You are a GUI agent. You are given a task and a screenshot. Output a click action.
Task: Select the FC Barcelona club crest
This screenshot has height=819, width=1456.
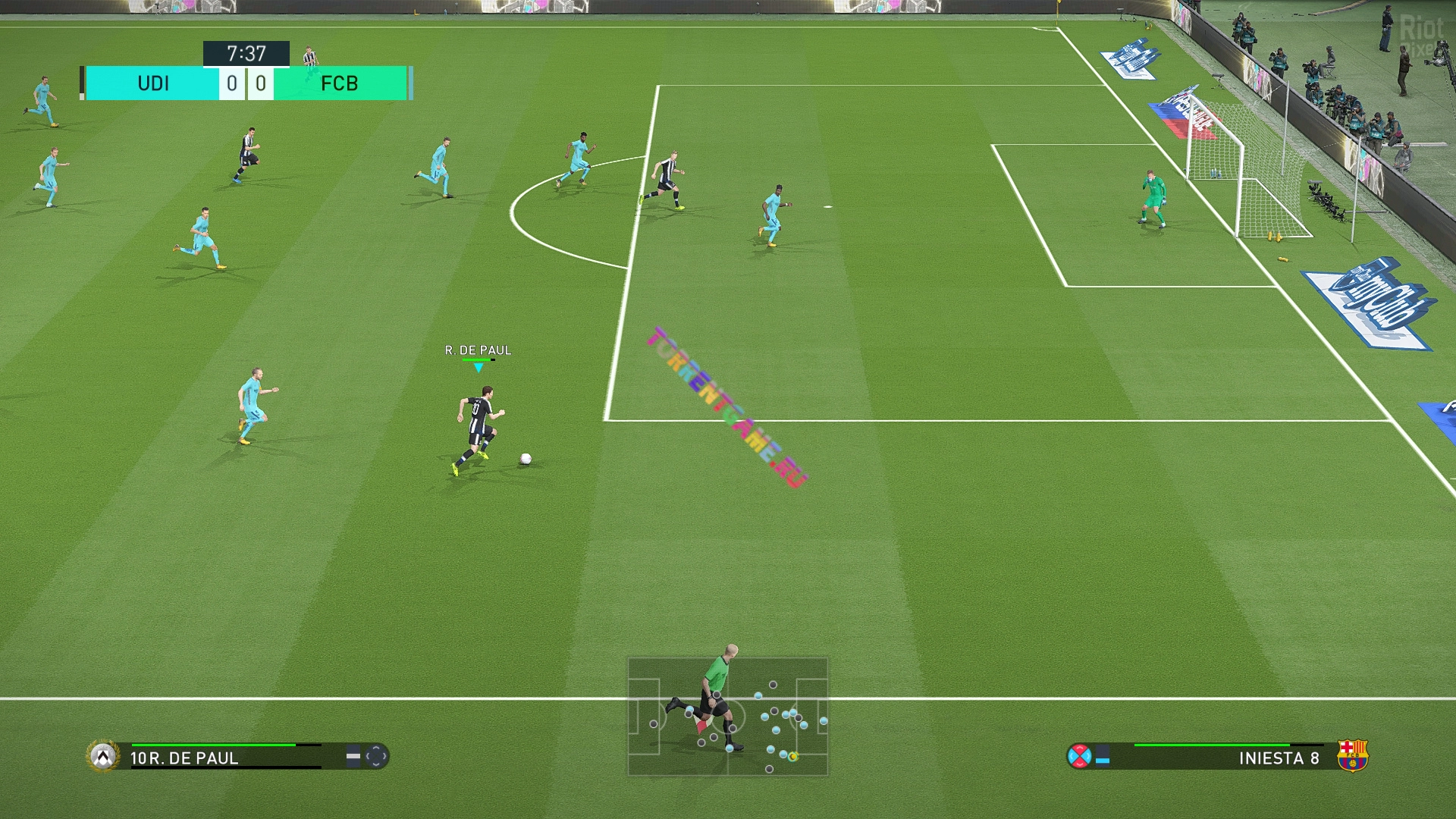(x=1352, y=756)
